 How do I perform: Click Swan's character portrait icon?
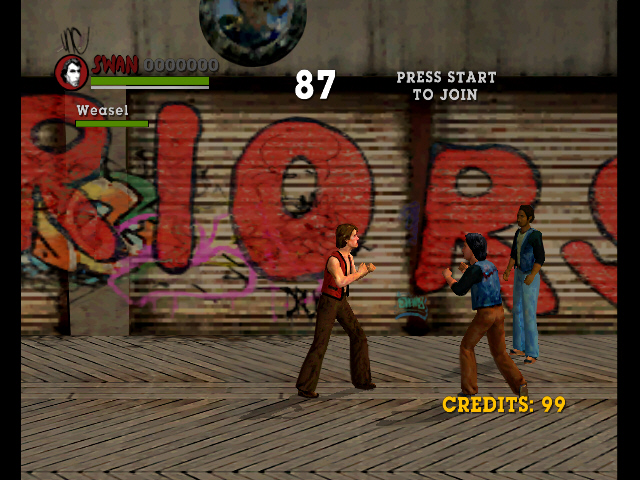[71, 72]
